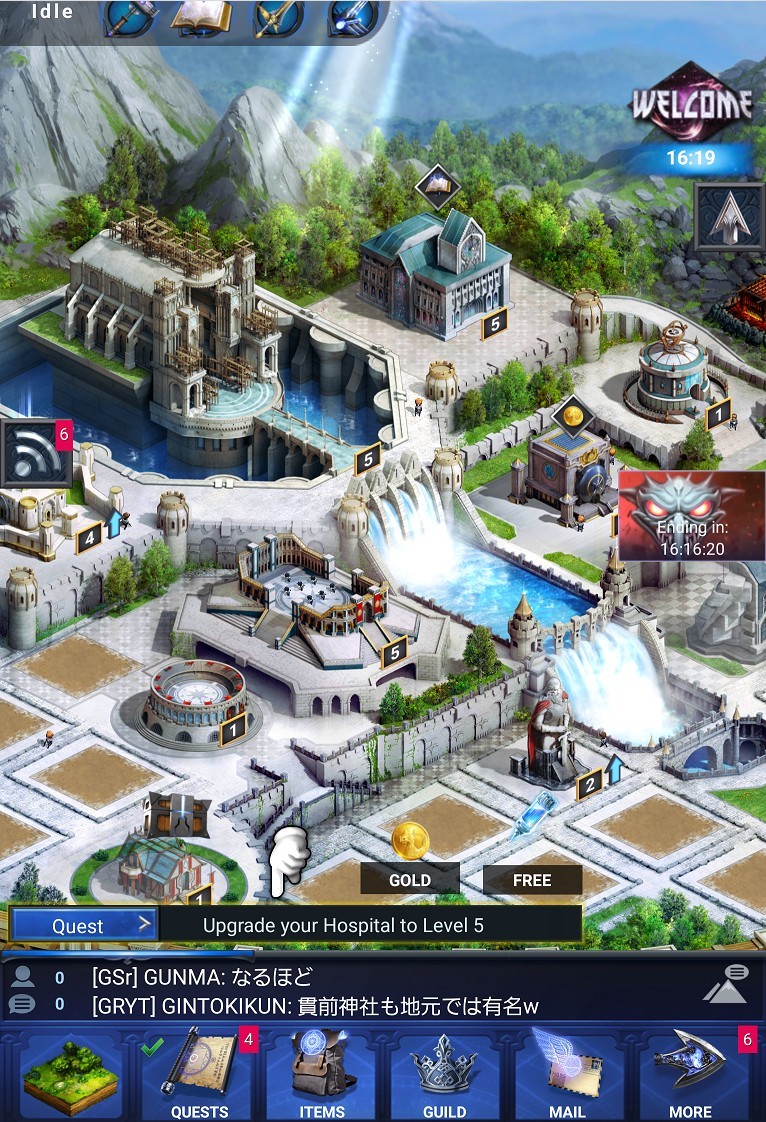Open the Quests menu

click(199, 1076)
